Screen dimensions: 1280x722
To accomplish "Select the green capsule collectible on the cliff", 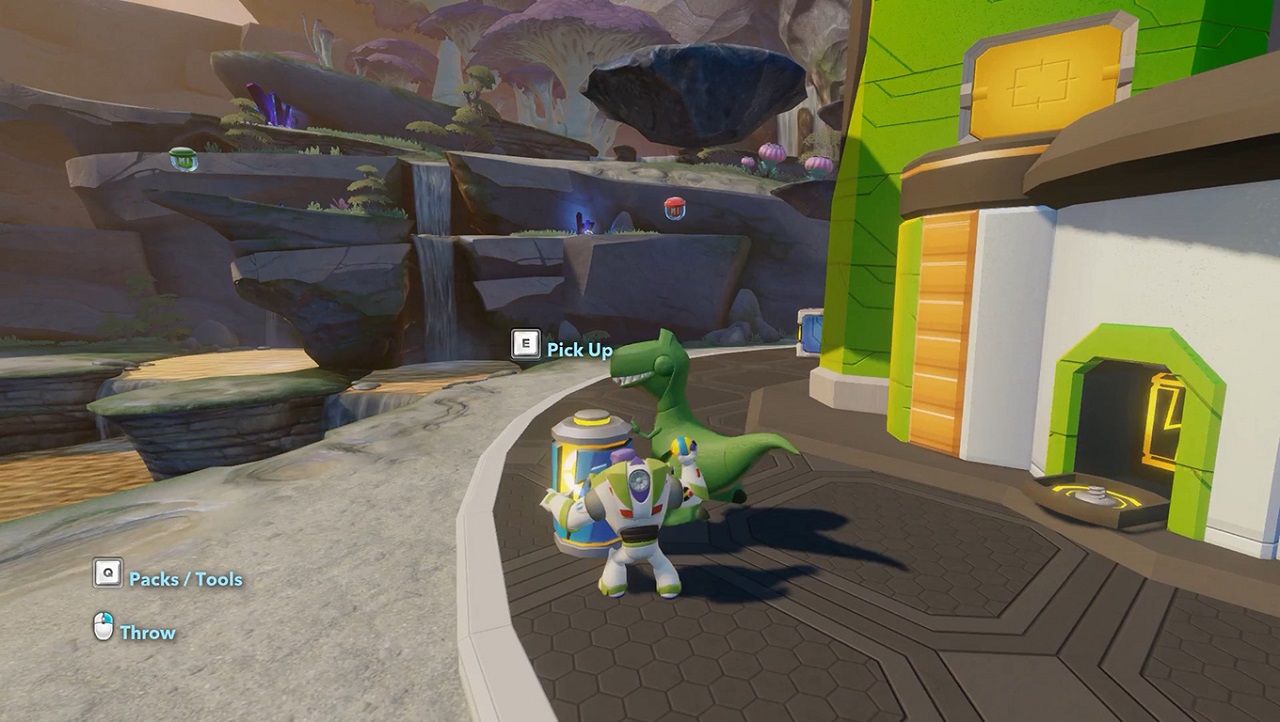I will tap(182, 159).
